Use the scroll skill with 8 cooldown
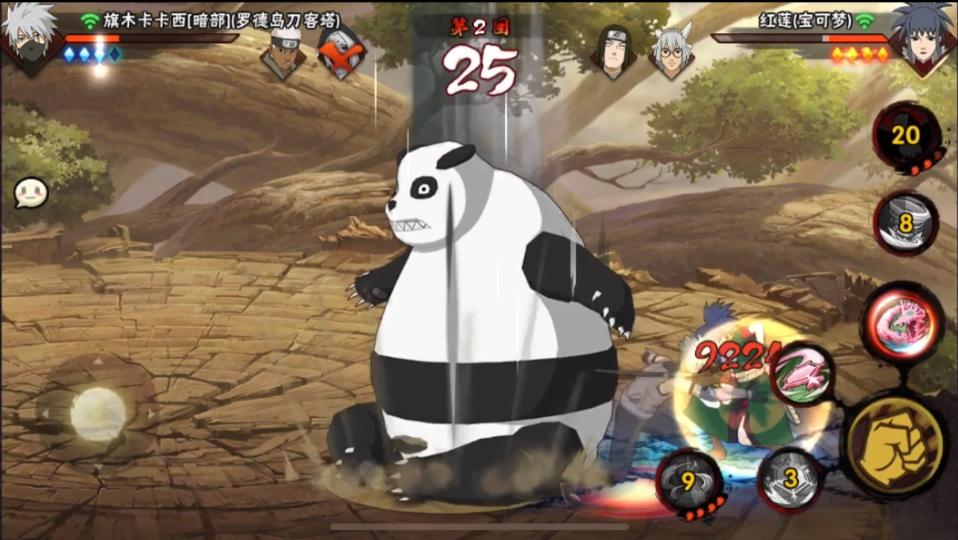 (906, 223)
